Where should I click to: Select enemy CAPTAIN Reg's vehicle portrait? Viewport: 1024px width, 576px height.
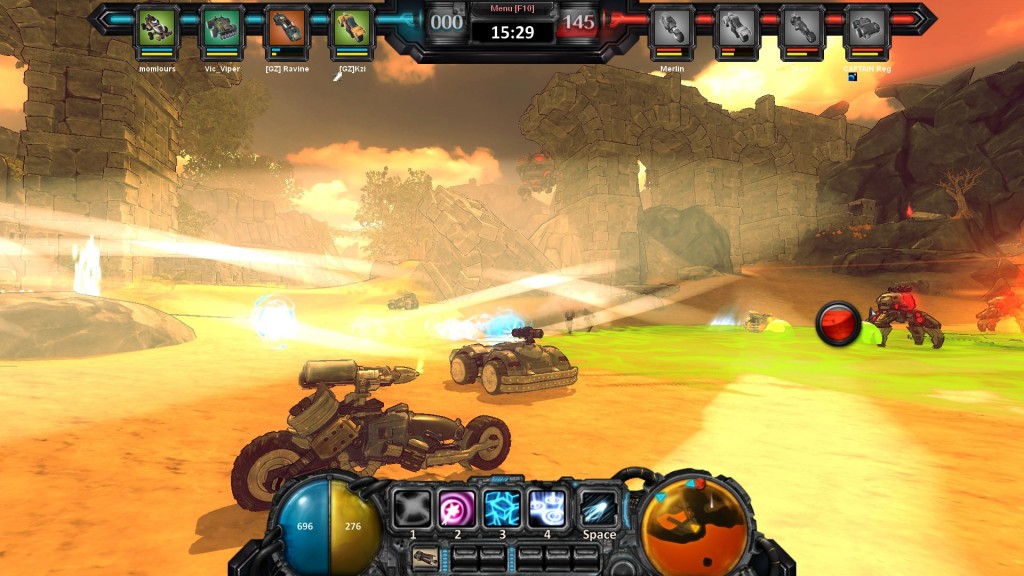tap(866, 27)
